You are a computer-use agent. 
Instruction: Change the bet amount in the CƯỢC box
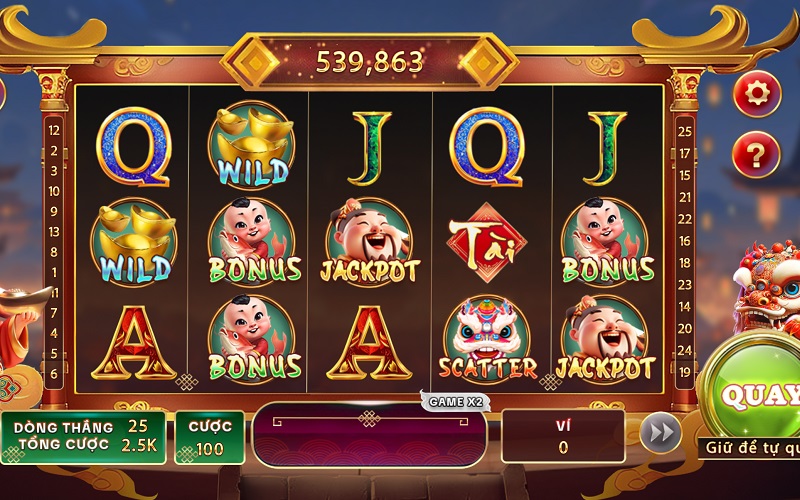[x=210, y=436]
